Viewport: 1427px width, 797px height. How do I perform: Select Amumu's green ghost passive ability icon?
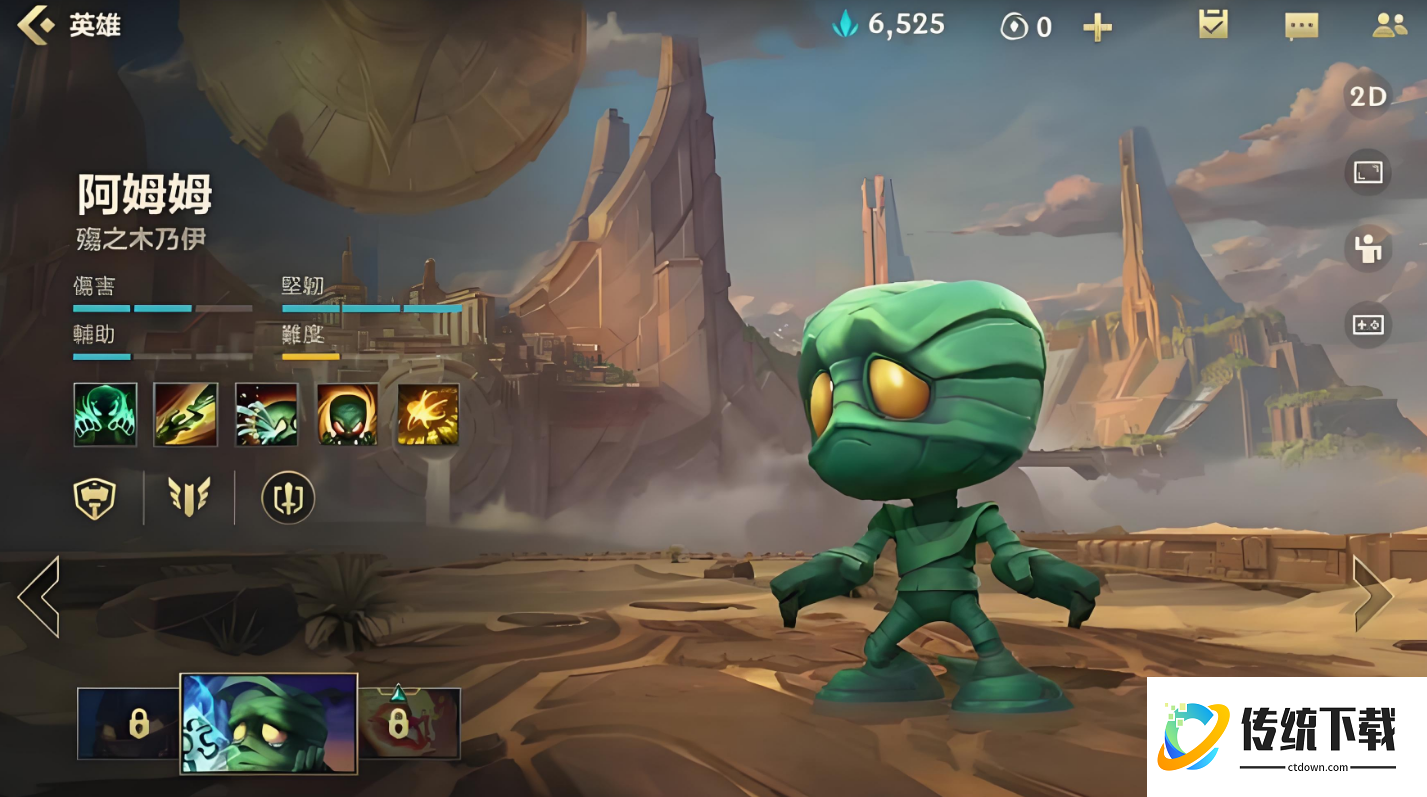pyautogui.click(x=105, y=414)
